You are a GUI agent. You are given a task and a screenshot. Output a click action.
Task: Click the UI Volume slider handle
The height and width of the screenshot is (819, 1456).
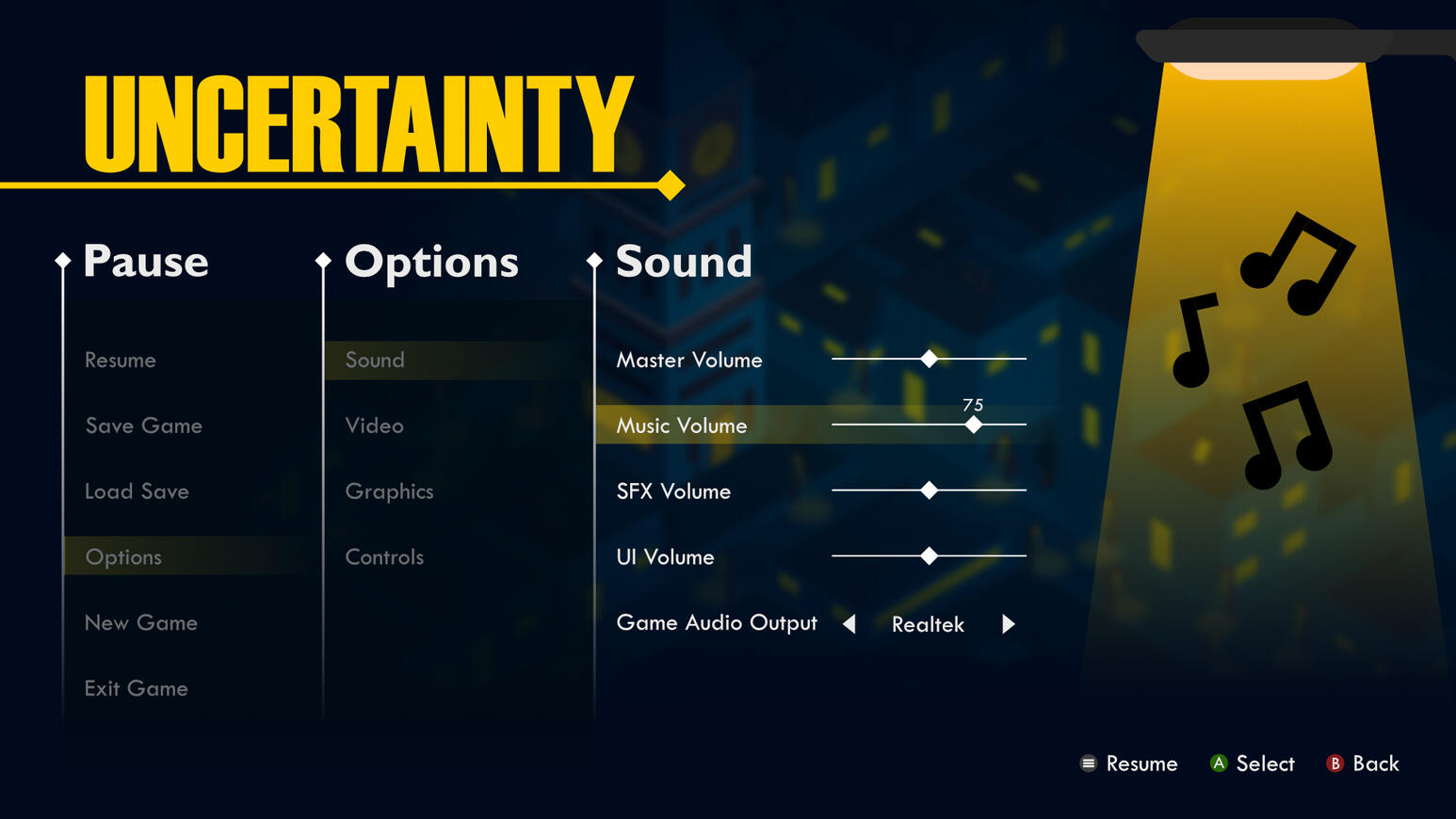pos(930,556)
